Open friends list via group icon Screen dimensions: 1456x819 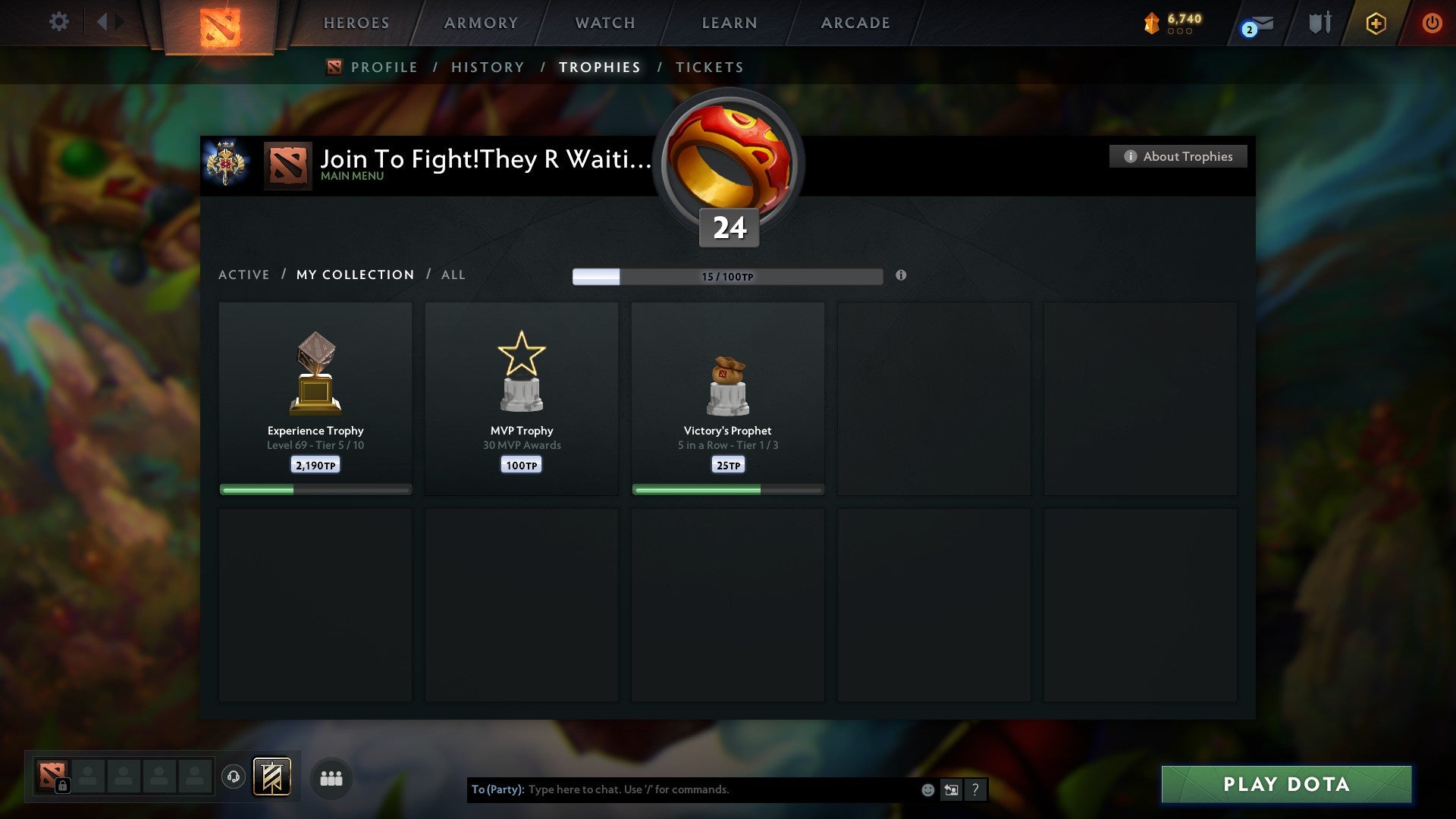click(x=331, y=778)
